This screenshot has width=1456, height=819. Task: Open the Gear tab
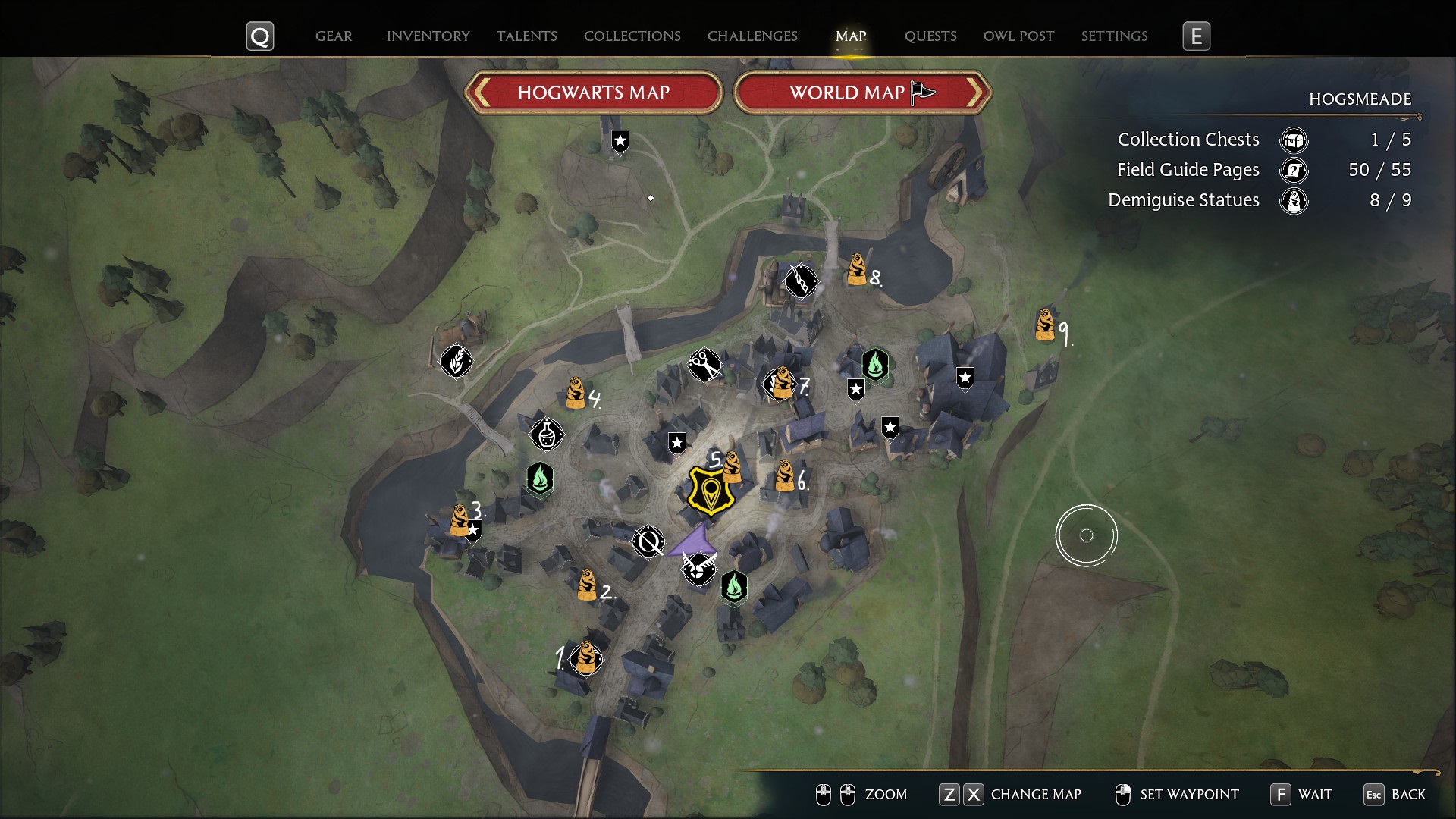click(x=334, y=36)
